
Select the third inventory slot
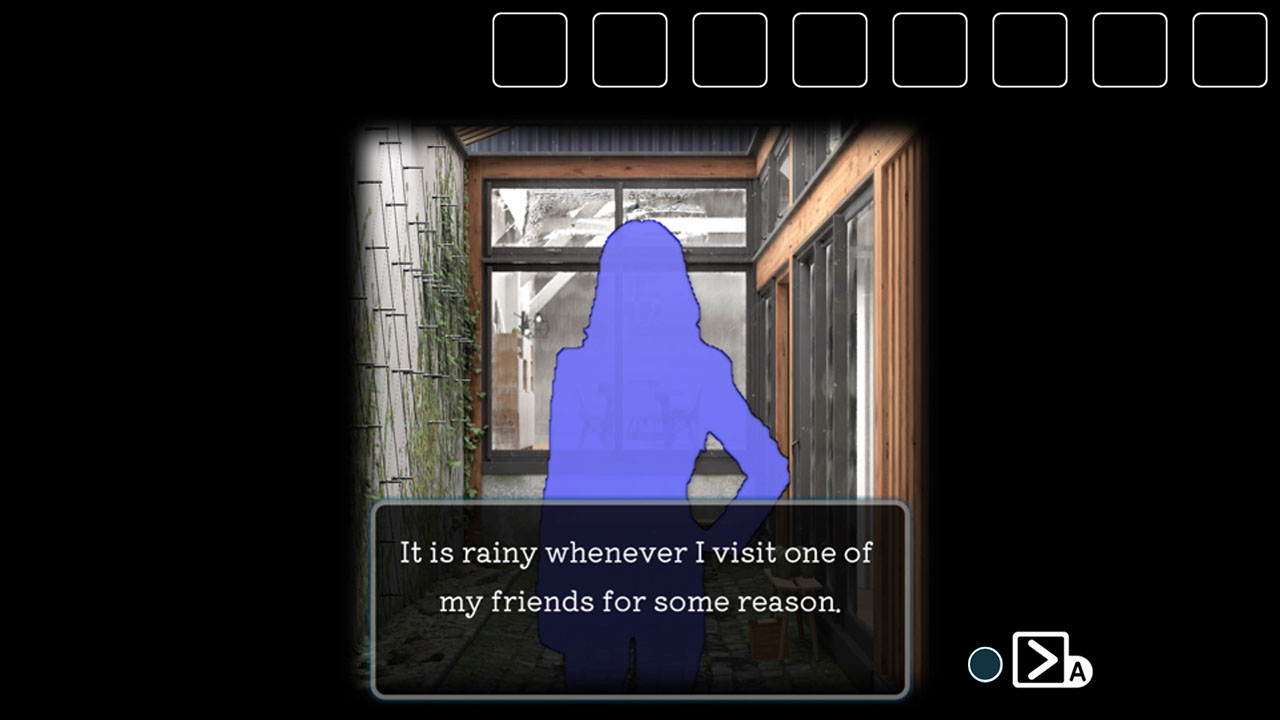(730, 50)
